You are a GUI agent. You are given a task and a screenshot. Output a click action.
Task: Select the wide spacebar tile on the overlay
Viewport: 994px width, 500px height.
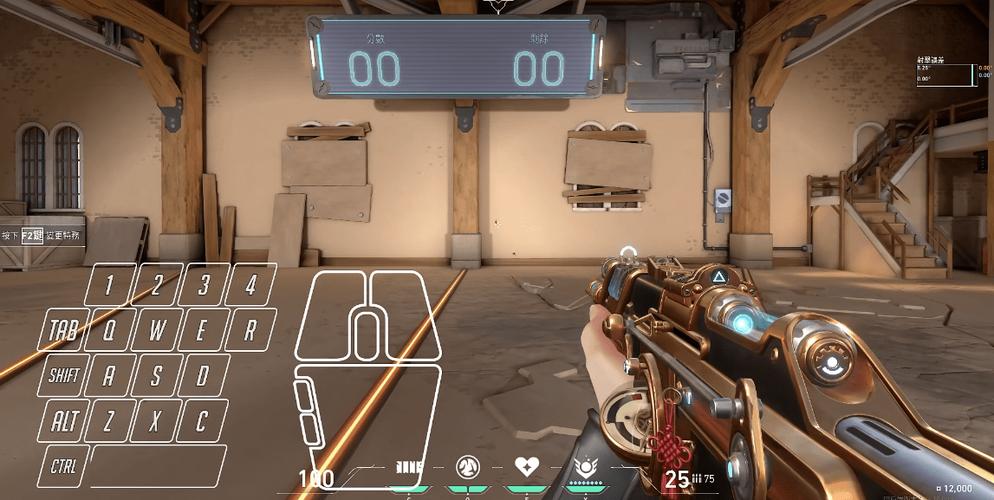(x=158, y=465)
